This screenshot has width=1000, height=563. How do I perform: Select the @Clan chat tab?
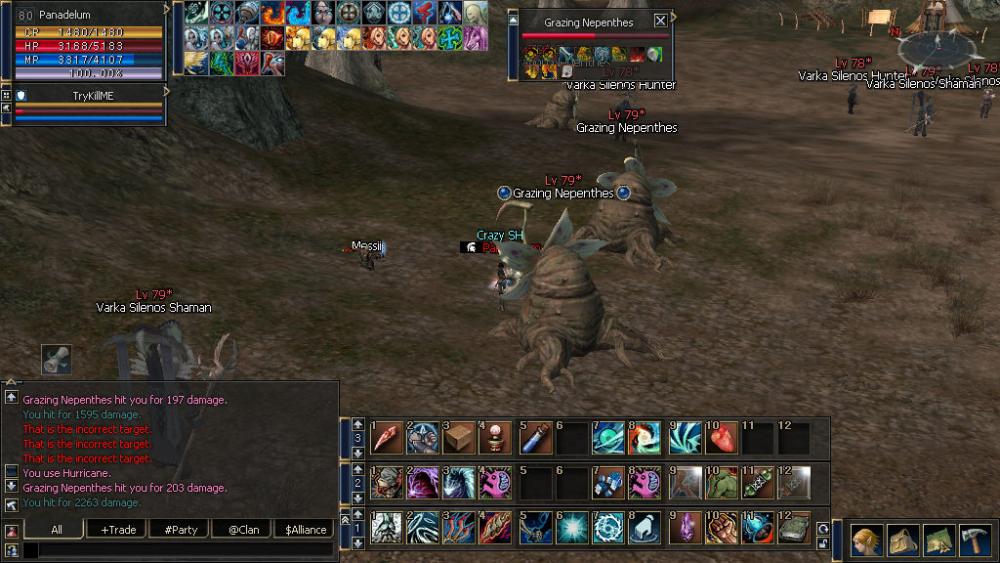(x=241, y=530)
